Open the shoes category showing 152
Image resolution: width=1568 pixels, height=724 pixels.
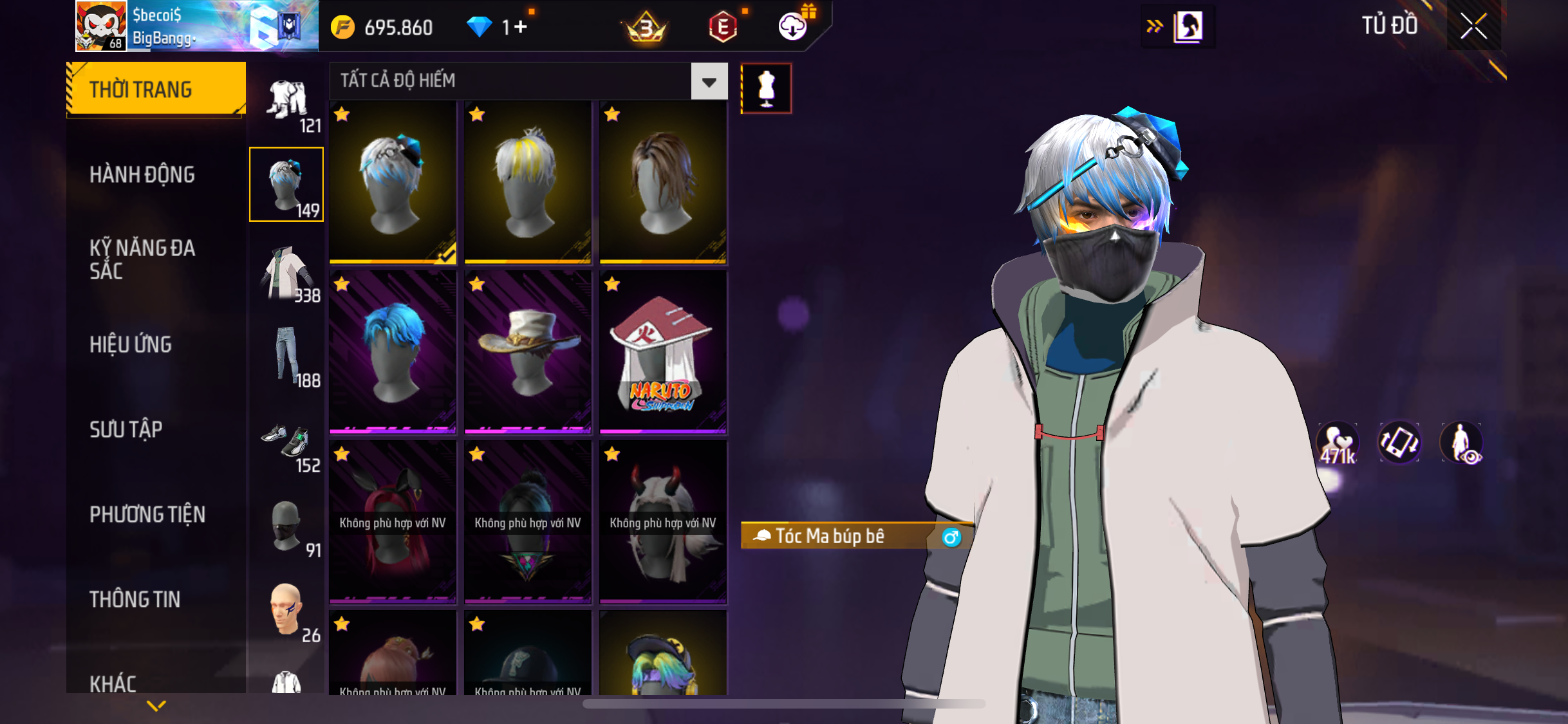click(x=287, y=444)
